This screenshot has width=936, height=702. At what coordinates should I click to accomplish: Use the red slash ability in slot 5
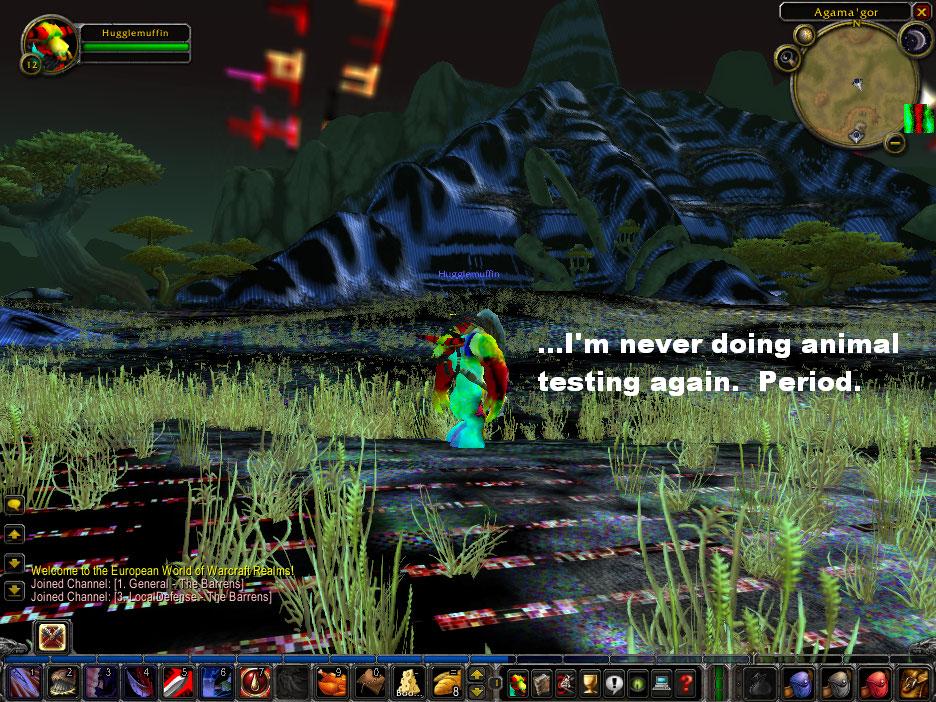pos(176,683)
